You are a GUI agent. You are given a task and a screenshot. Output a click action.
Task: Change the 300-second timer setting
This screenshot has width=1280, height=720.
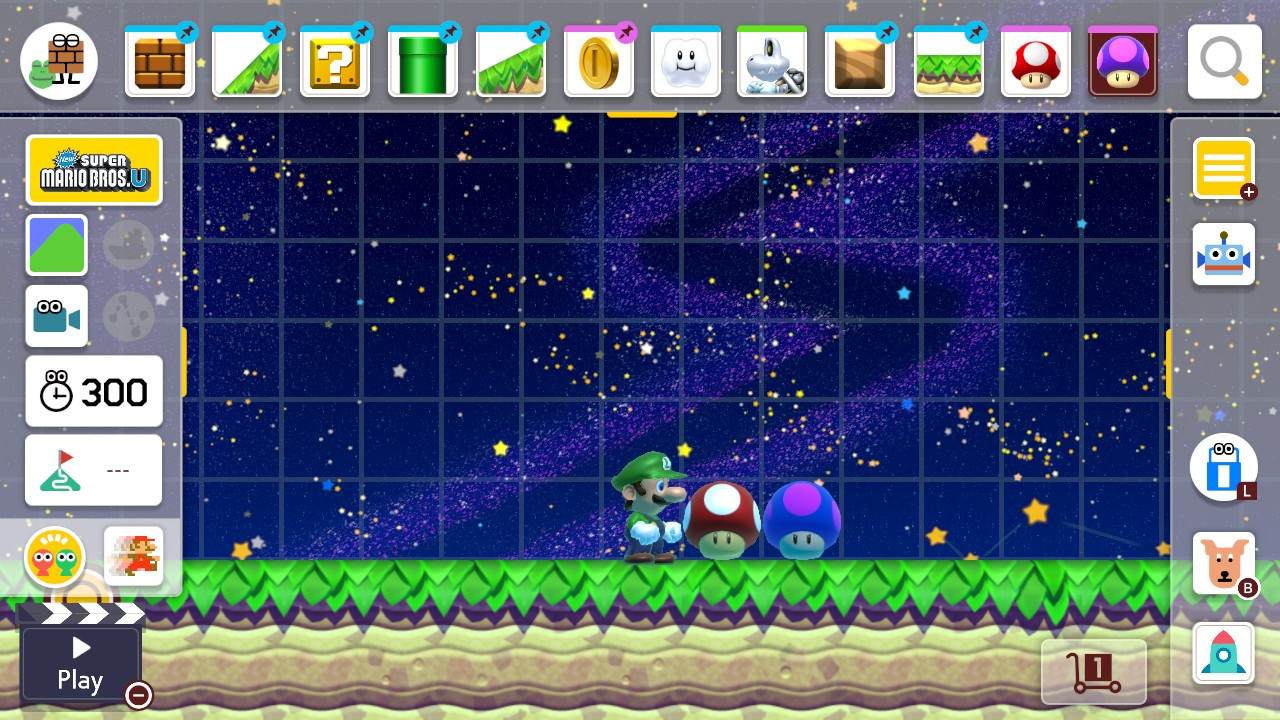point(93,391)
